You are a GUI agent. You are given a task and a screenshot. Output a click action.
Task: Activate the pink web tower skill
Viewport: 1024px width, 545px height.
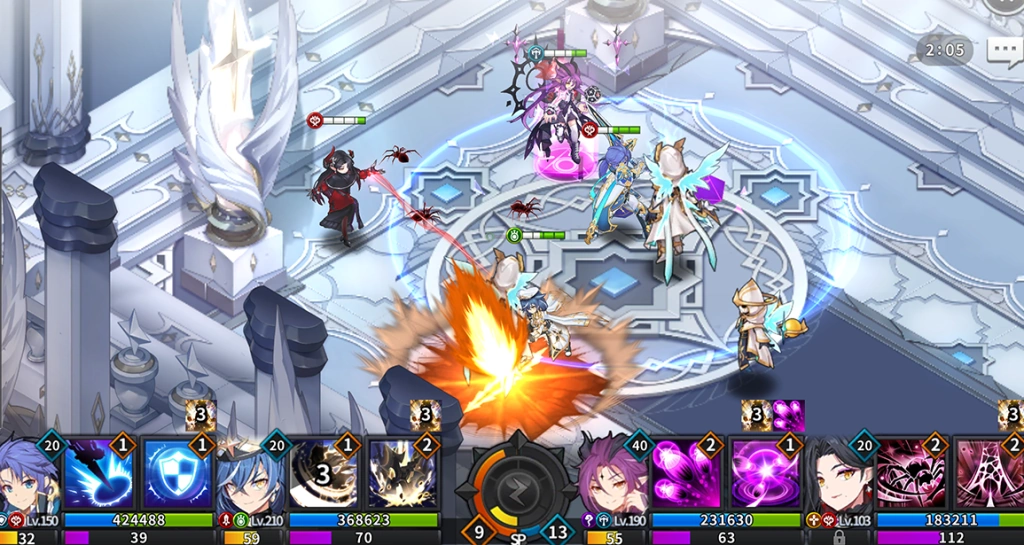[990, 474]
